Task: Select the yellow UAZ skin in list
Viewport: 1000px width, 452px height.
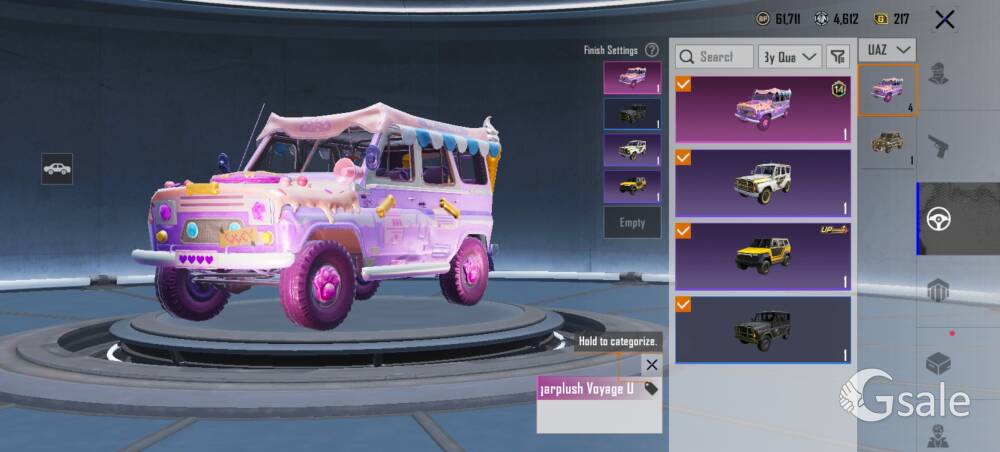Action: (x=763, y=256)
